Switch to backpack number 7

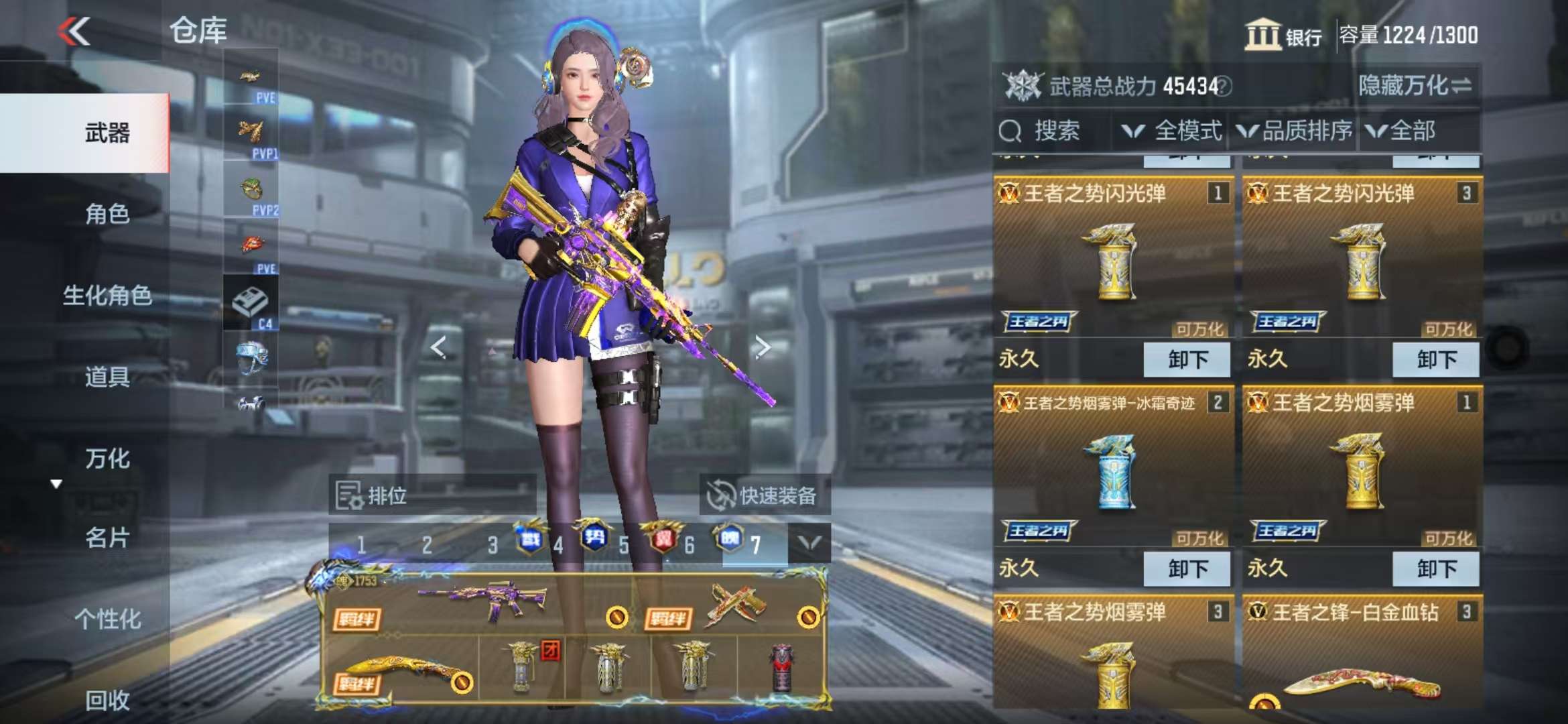click(x=755, y=545)
